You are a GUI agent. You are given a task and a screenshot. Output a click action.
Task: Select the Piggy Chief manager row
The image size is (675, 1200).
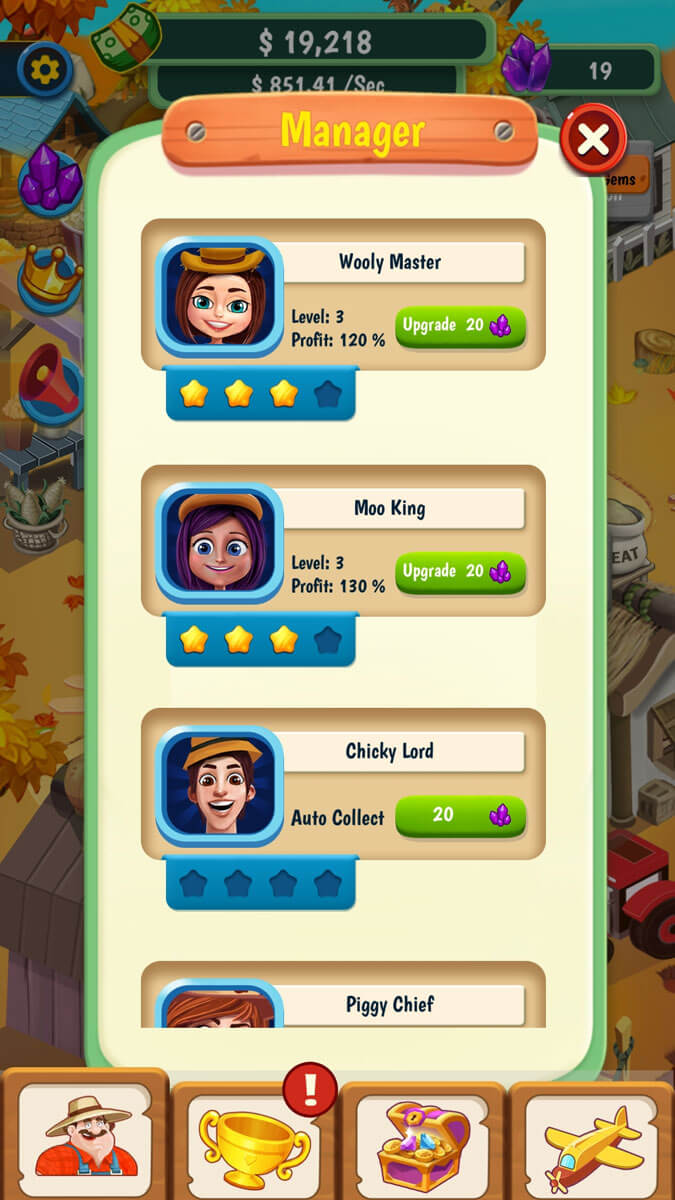pos(390,1004)
